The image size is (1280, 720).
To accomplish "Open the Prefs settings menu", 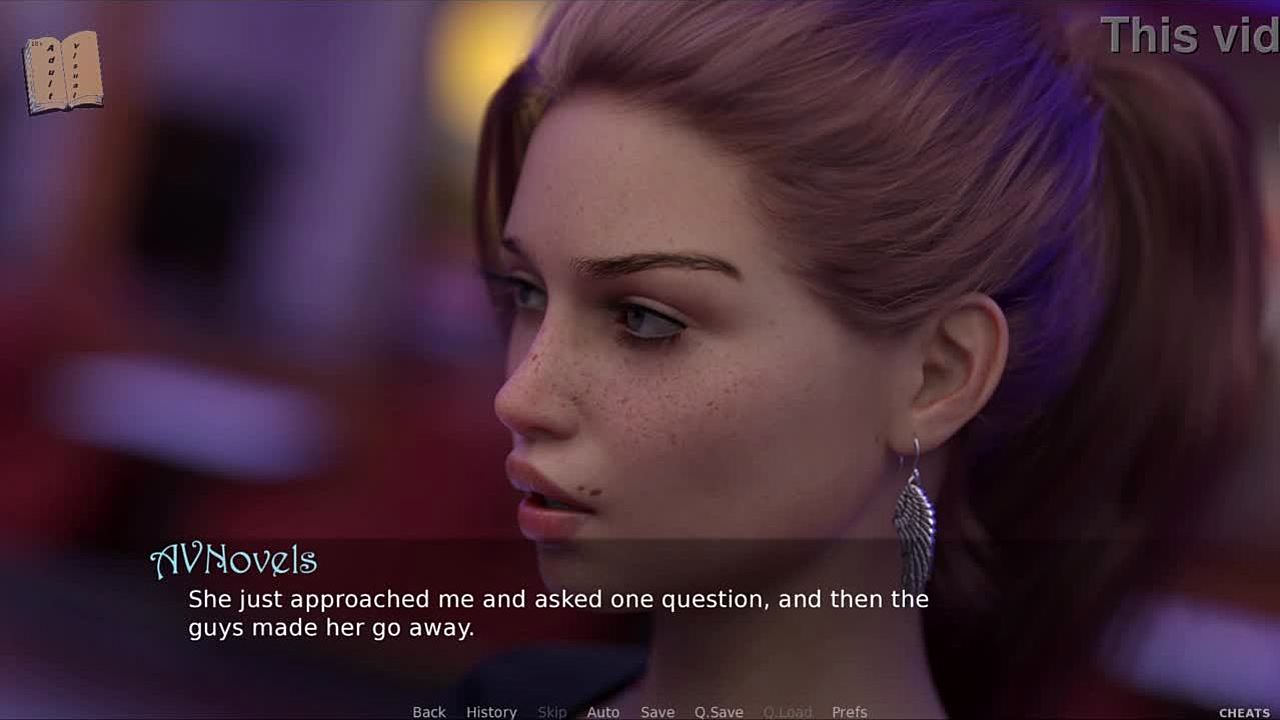I will click(x=849, y=712).
